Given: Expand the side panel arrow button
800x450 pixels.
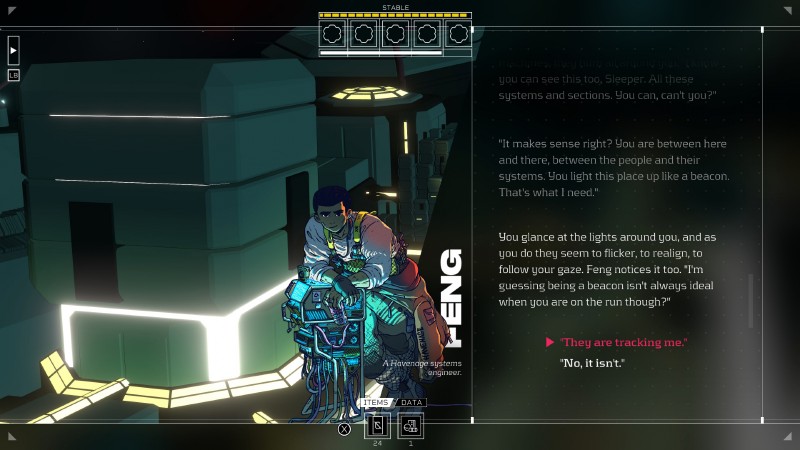Looking at the screenshot, I should point(13,49).
